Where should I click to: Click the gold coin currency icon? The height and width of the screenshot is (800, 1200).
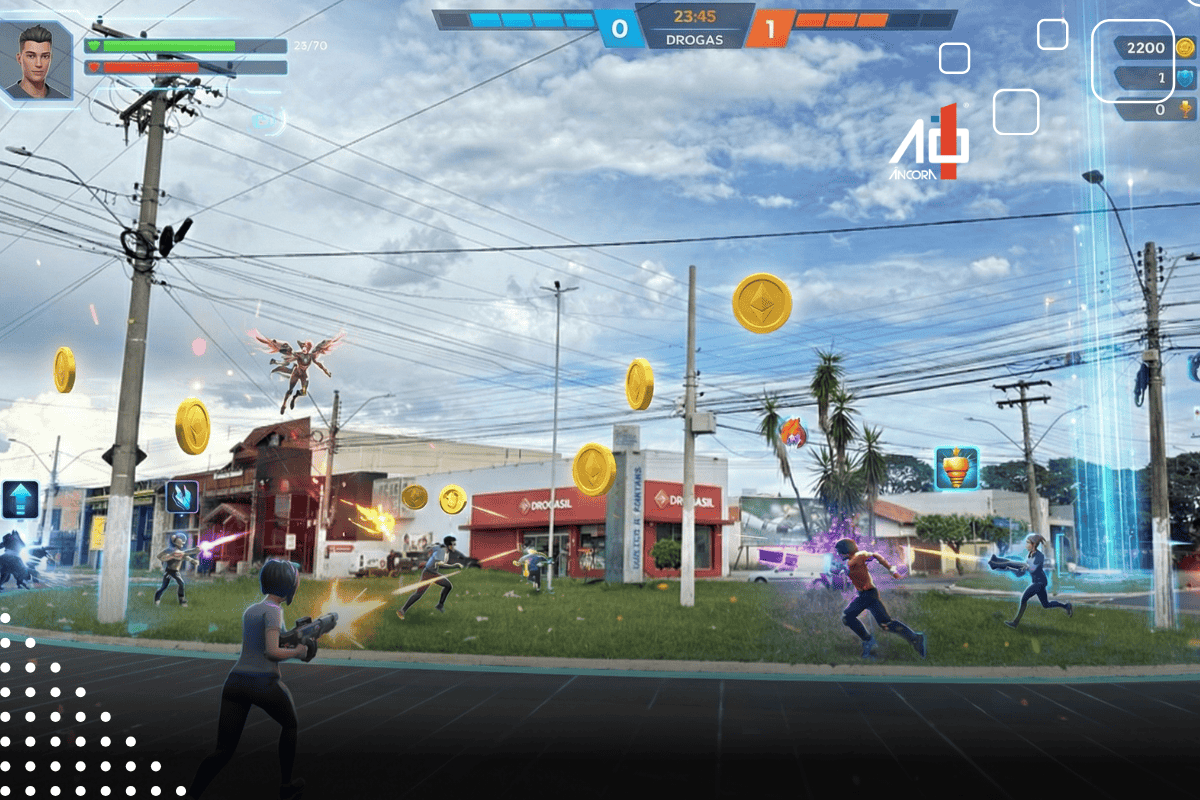(1186, 47)
